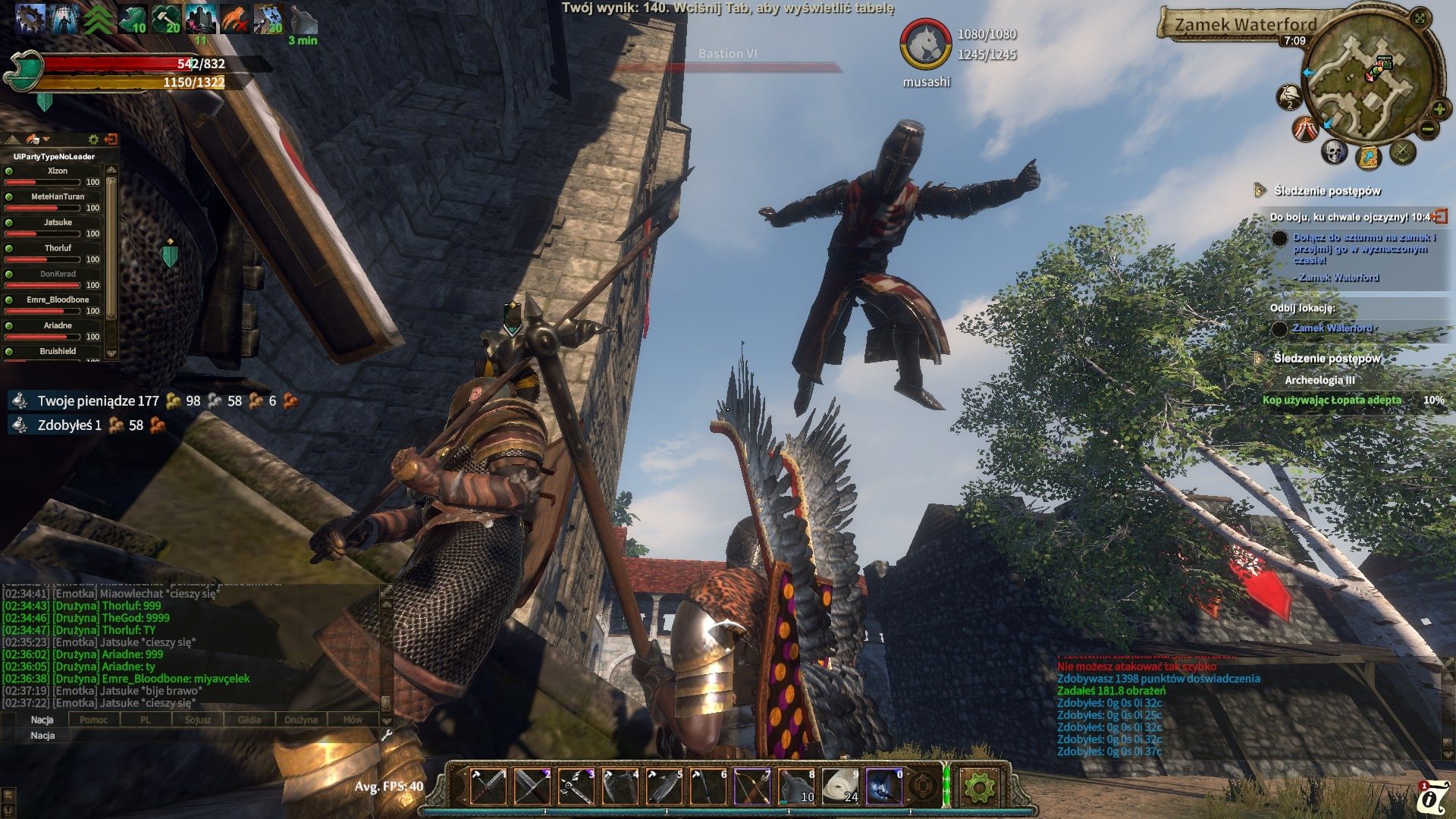The height and width of the screenshot is (819, 1456).
Task: Click the info icon in the bottom-right corner
Action: coord(1432,801)
